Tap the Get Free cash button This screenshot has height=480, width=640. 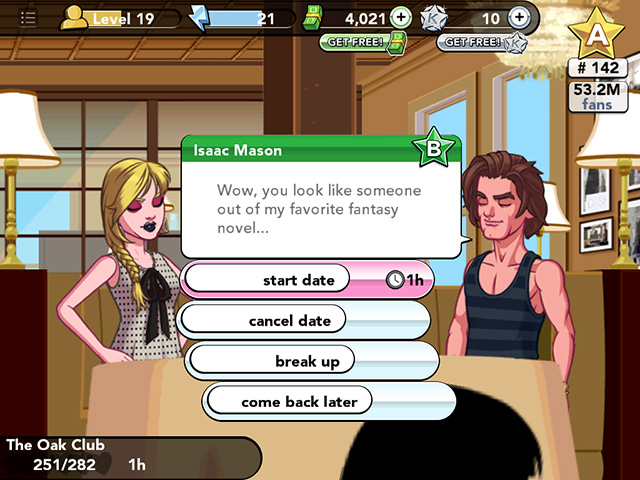pyautogui.click(x=363, y=42)
